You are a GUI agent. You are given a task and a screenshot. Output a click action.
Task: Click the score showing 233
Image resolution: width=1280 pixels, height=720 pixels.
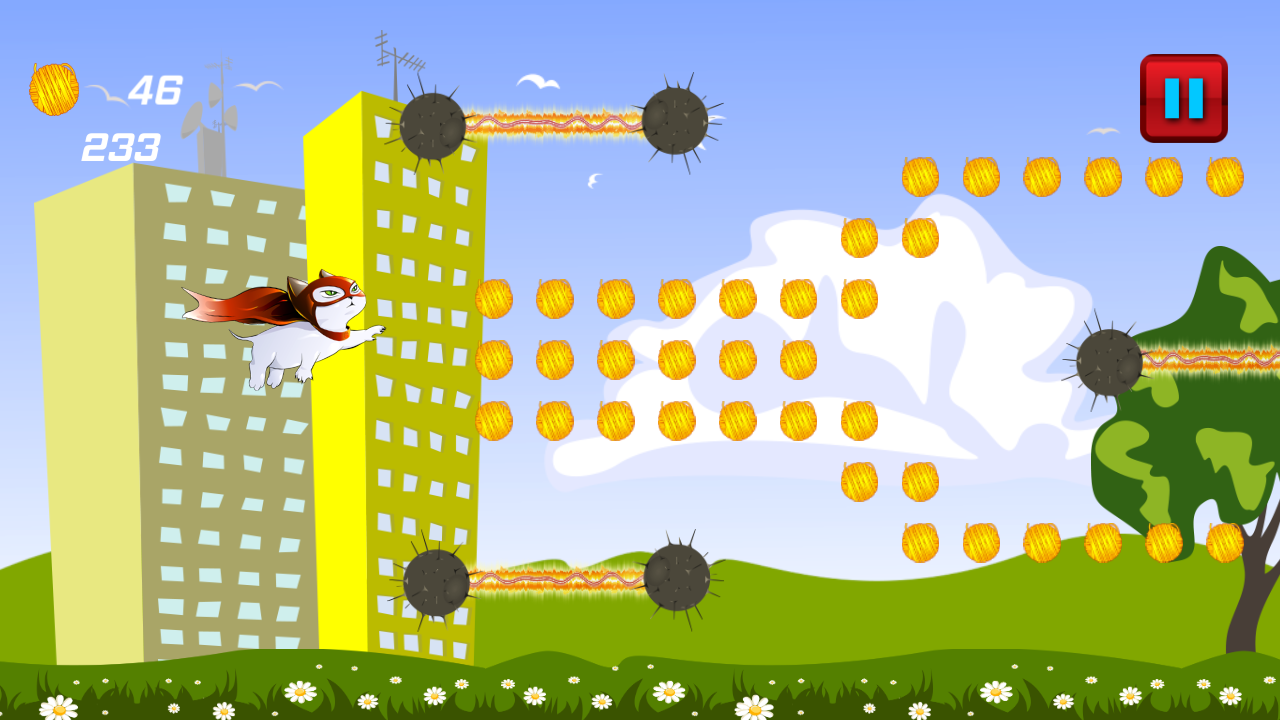point(120,147)
